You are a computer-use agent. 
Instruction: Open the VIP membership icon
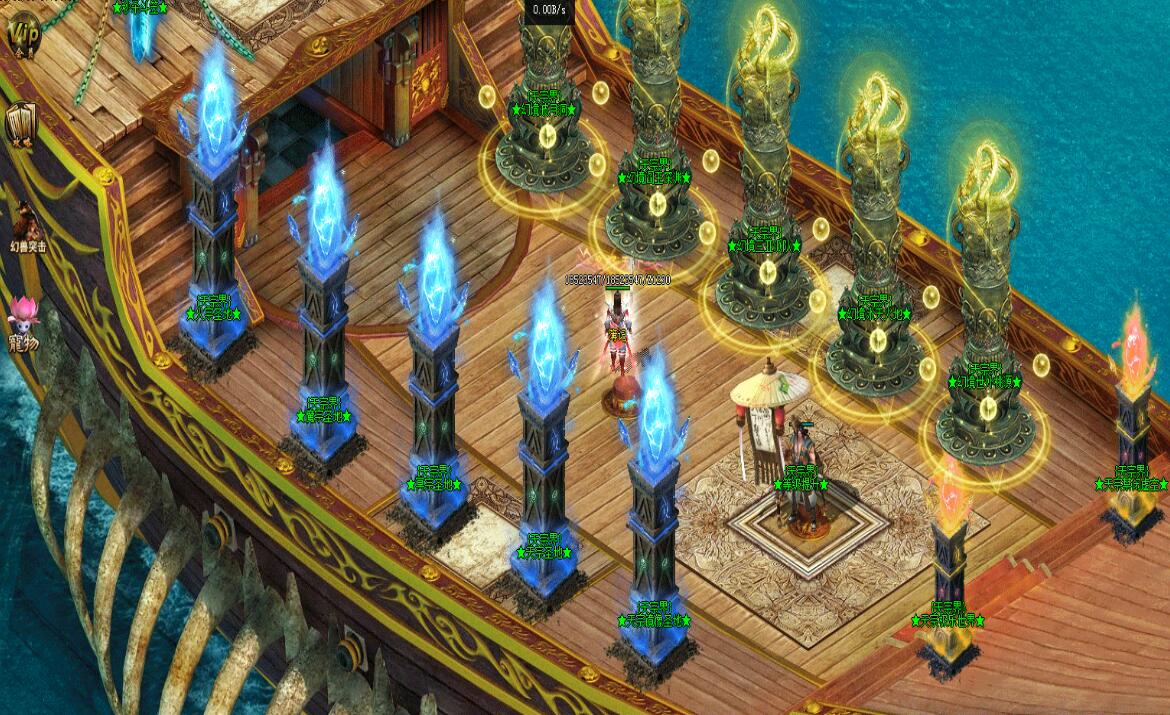(x=22, y=35)
